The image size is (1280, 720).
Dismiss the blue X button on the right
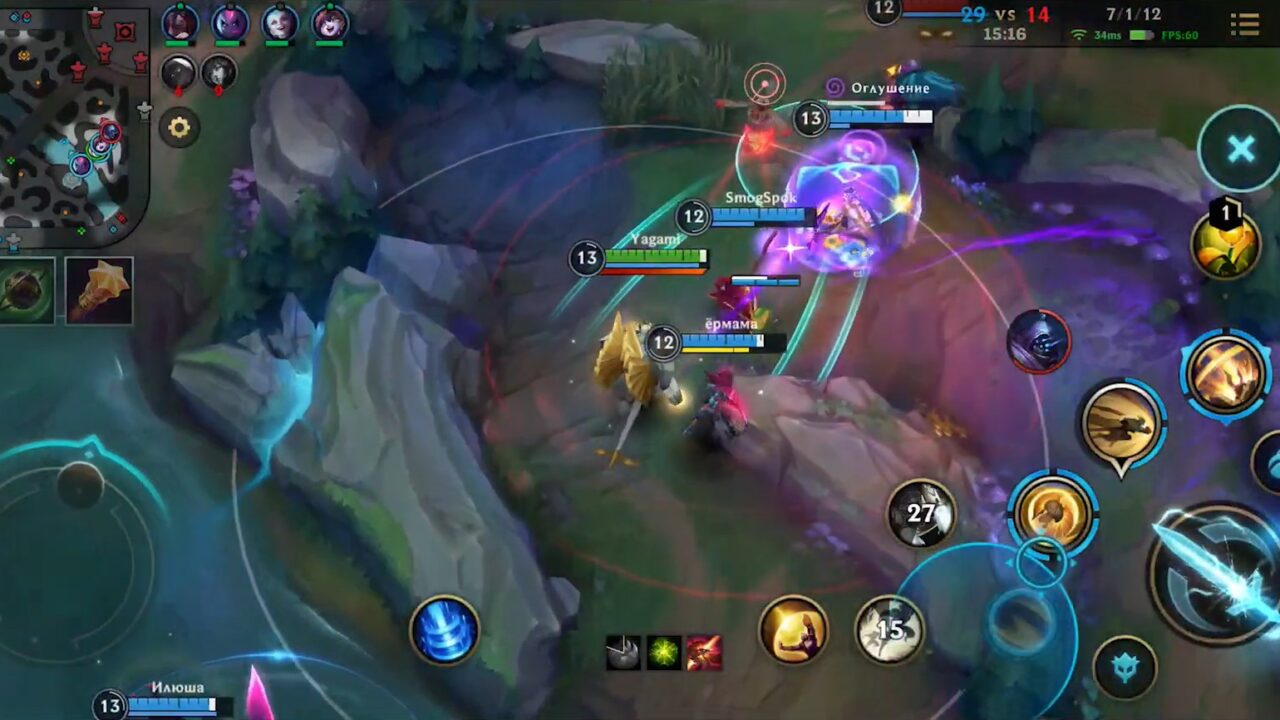[1239, 148]
